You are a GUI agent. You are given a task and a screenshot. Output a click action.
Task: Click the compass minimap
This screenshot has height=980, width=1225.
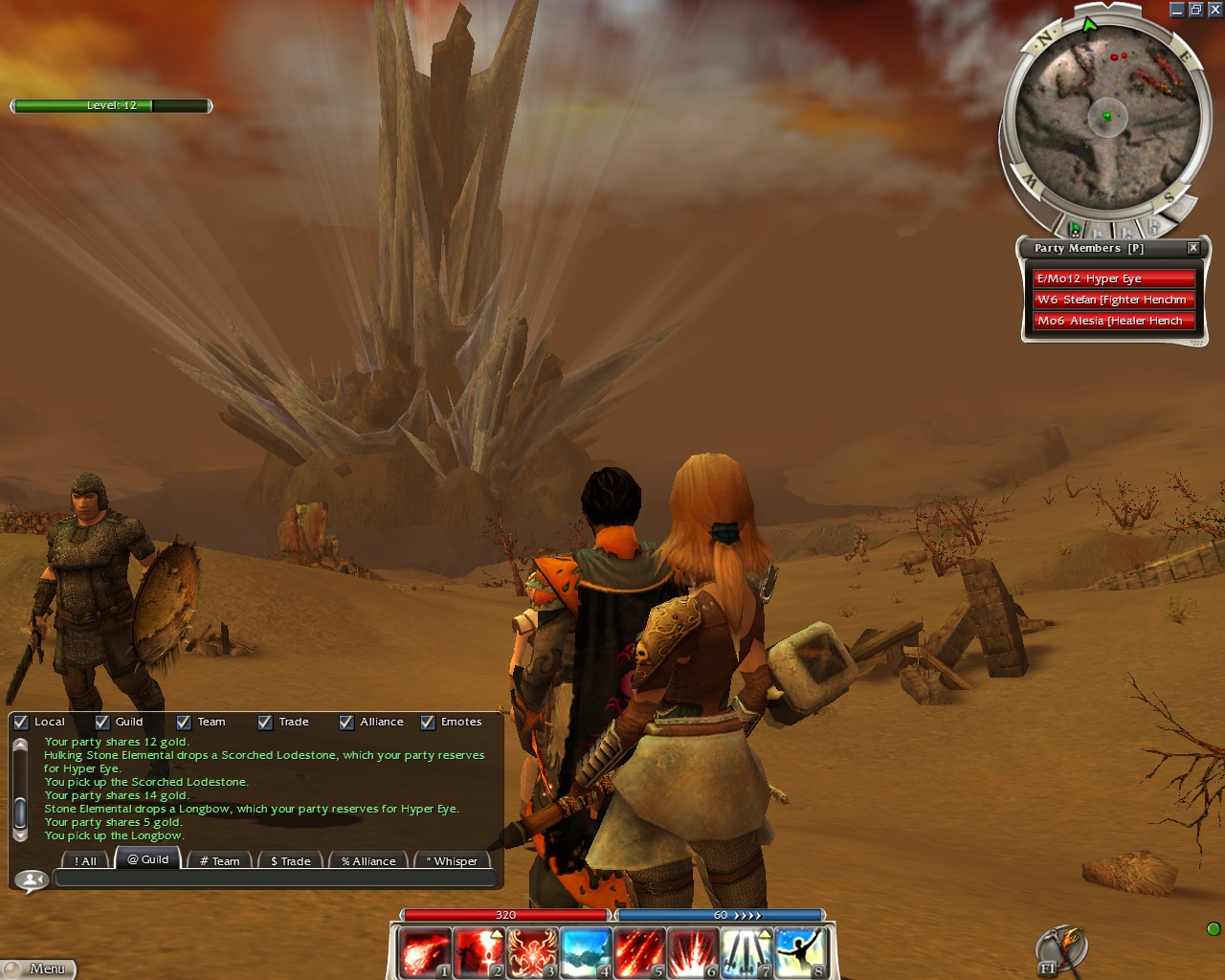click(x=1106, y=117)
